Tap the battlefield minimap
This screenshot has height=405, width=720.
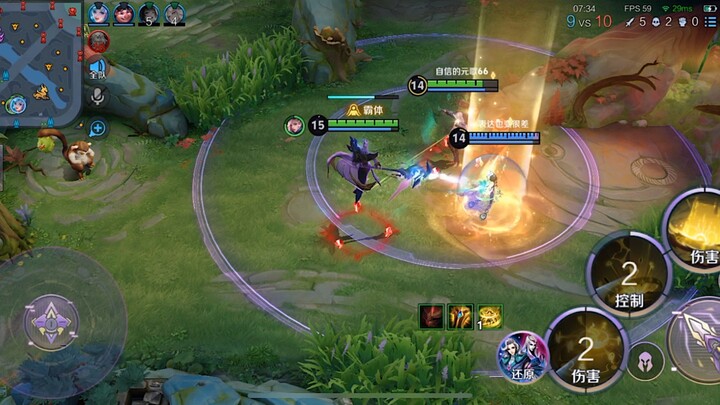click(x=40, y=62)
